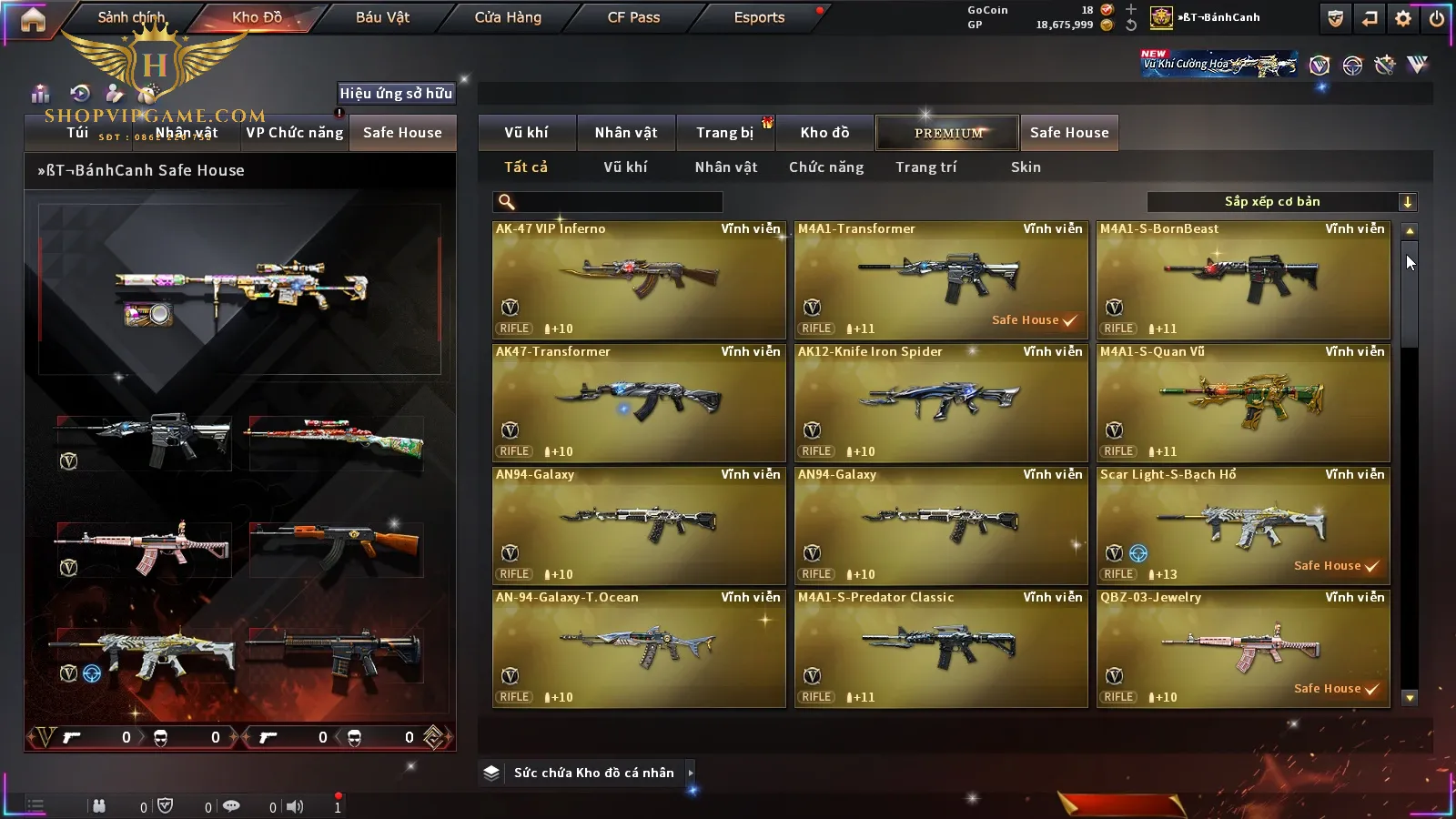Select the QBZ-03-Jewelry rifle card
Image resolution: width=1456 pixels, height=819 pixels.
[1243, 648]
